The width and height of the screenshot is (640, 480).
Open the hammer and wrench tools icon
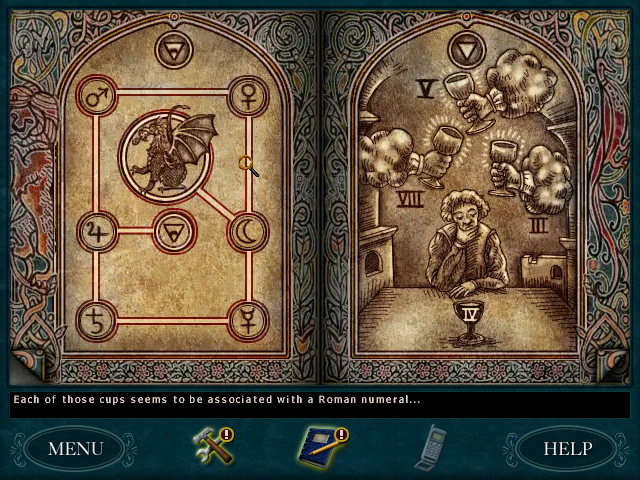click(x=211, y=446)
